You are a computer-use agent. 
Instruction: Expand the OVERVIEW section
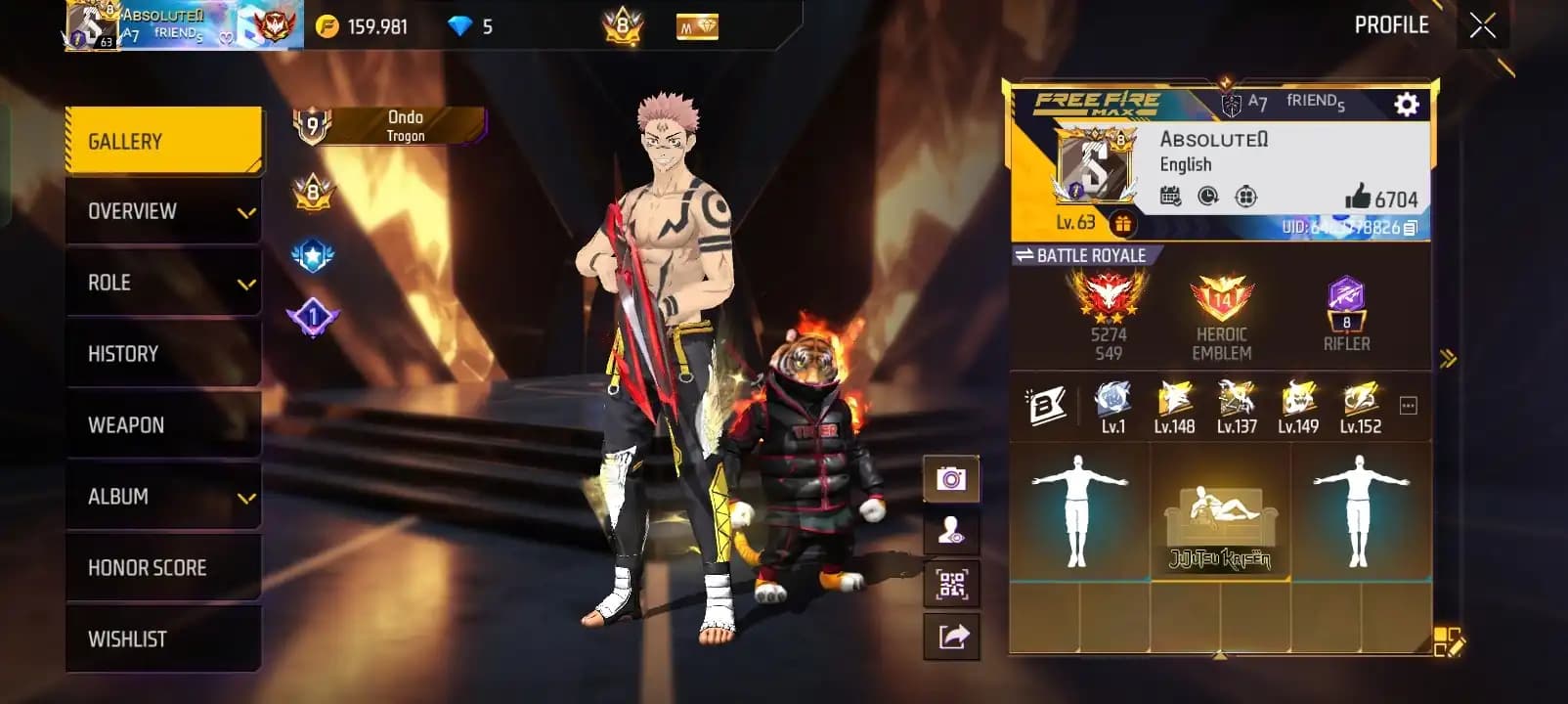click(162, 211)
